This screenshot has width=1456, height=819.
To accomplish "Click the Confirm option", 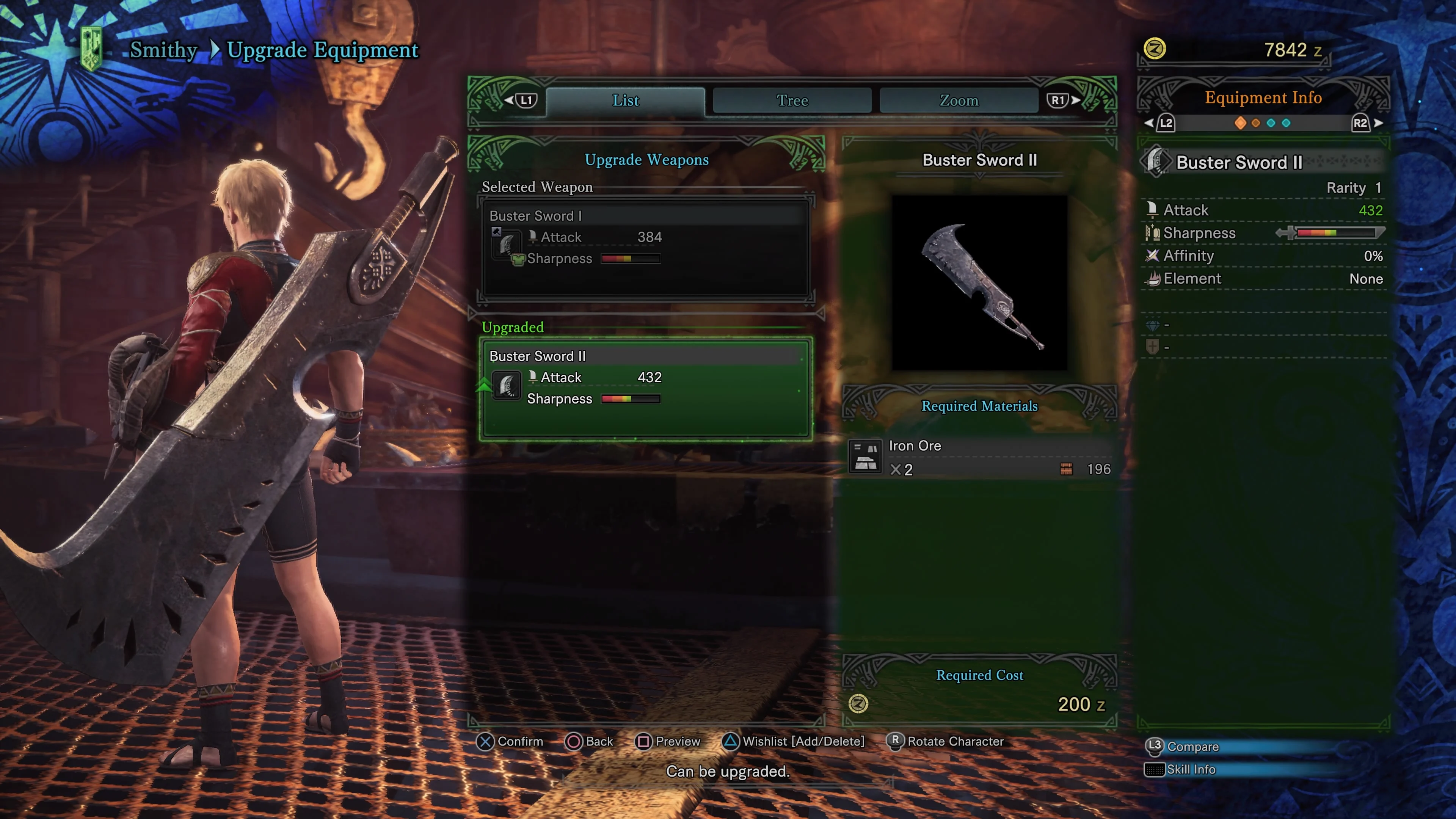I will tap(510, 742).
